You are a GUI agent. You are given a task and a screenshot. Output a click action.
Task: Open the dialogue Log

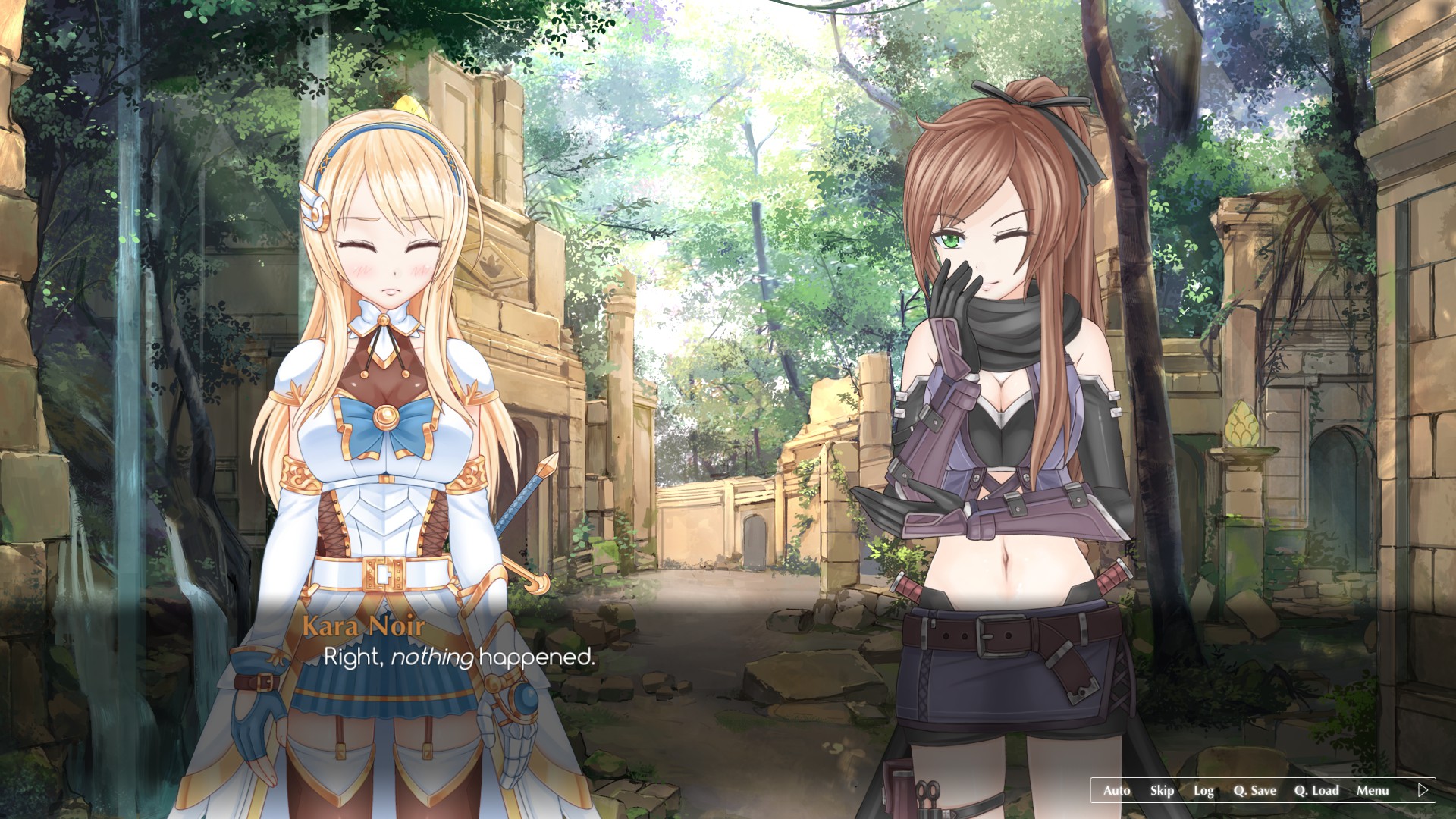pos(1203,790)
